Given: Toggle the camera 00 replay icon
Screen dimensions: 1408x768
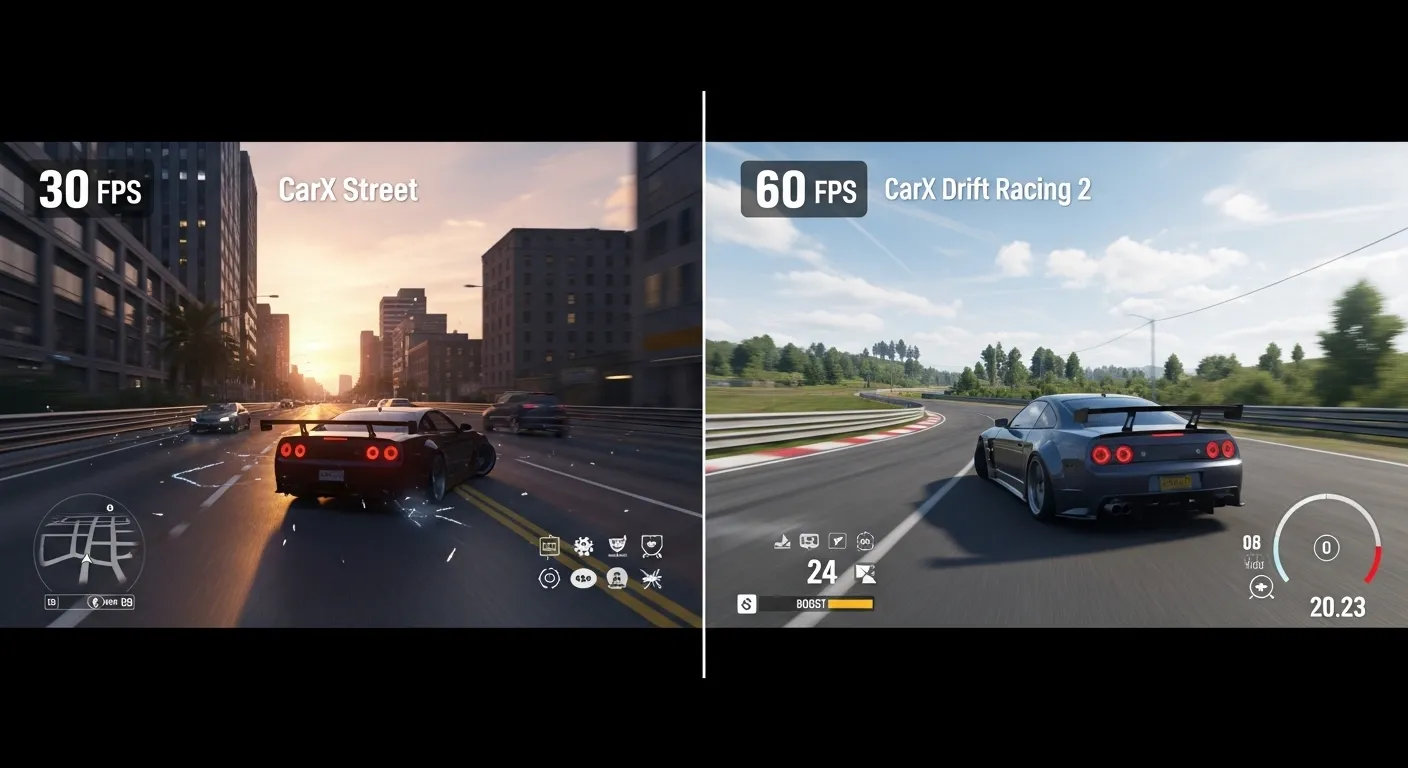Looking at the screenshot, I should click(x=866, y=540).
